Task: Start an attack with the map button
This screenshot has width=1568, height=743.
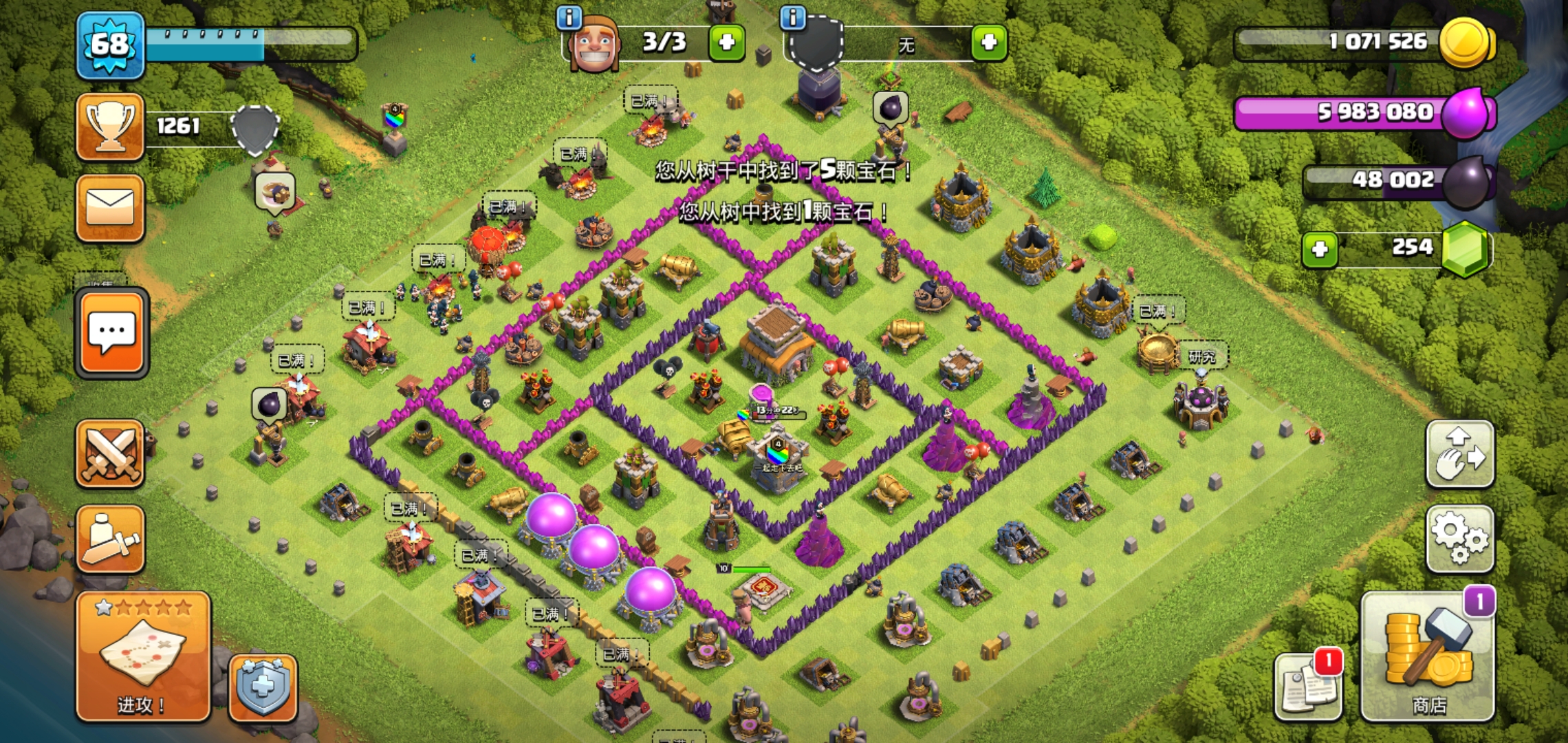Action: click(x=143, y=657)
